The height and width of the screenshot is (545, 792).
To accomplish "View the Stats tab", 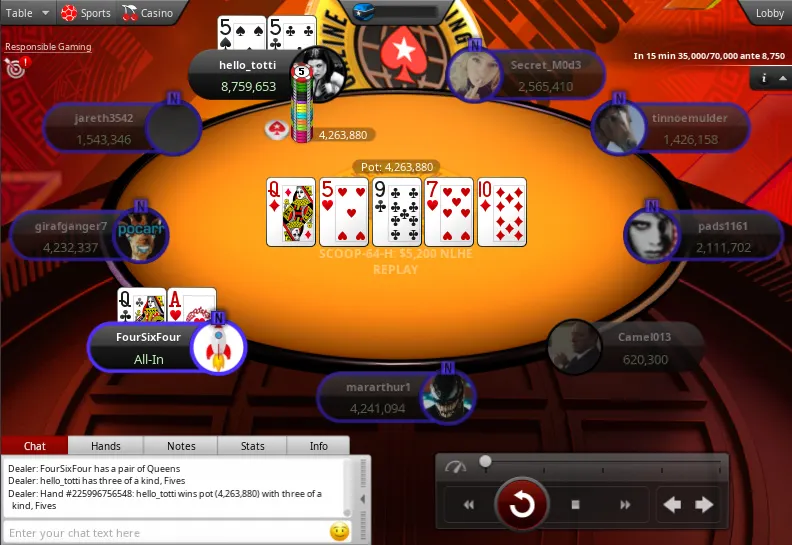I will pyautogui.click(x=252, y=446).
